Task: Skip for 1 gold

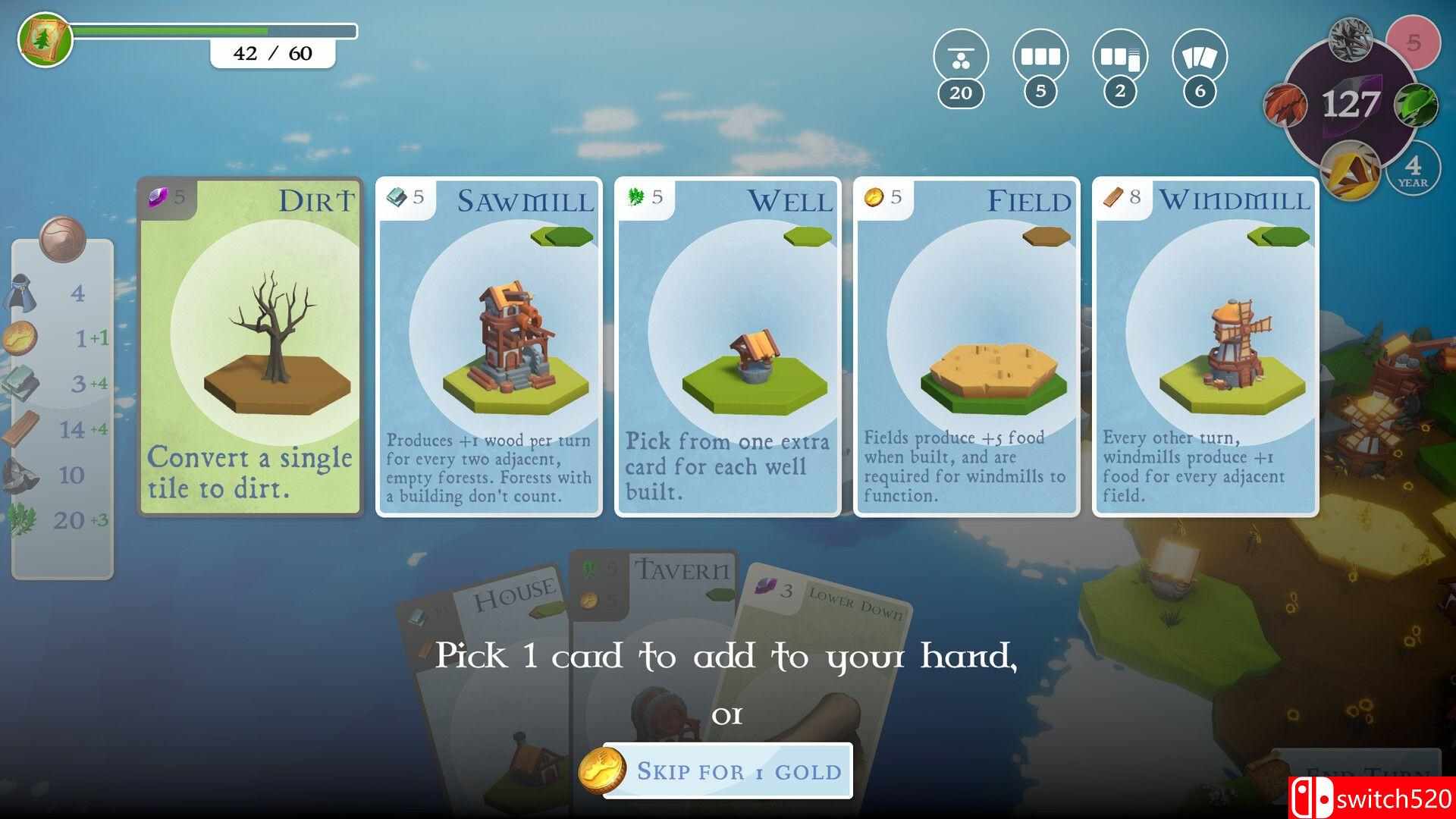Action: click(x=726, y=770)
